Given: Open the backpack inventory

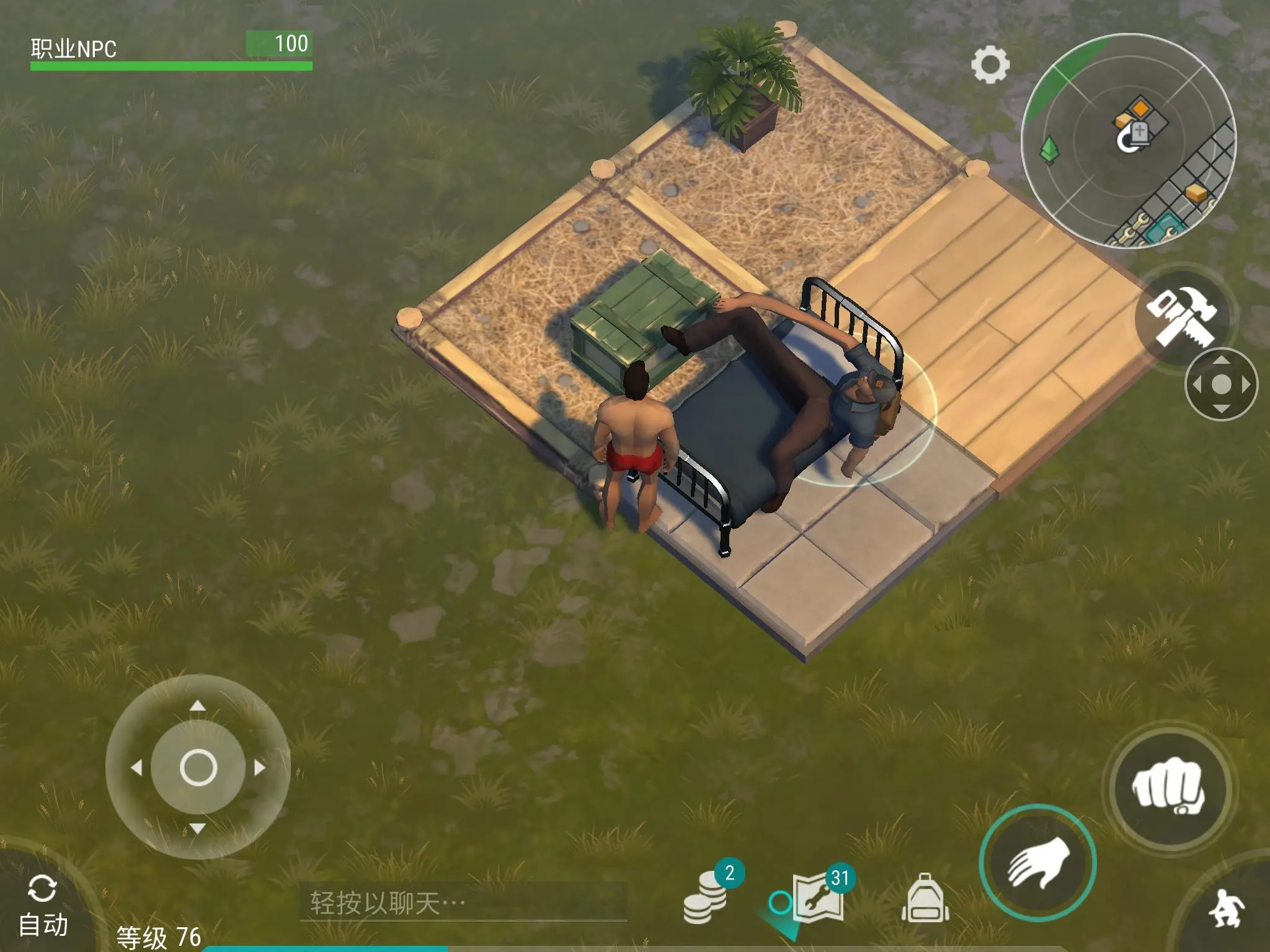Looking at the screenshot, I should click(x=924, y=899).
